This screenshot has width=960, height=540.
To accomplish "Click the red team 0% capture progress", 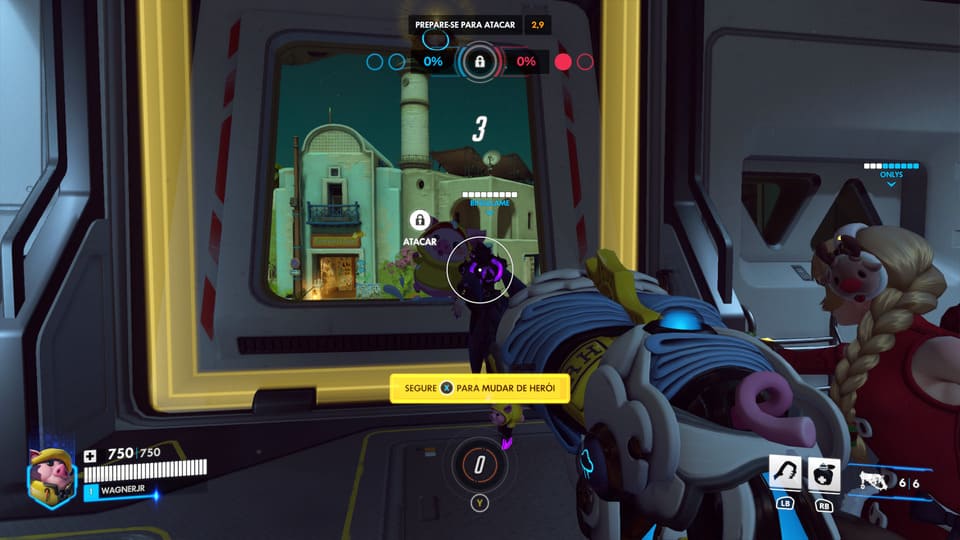I will (526, 62).
